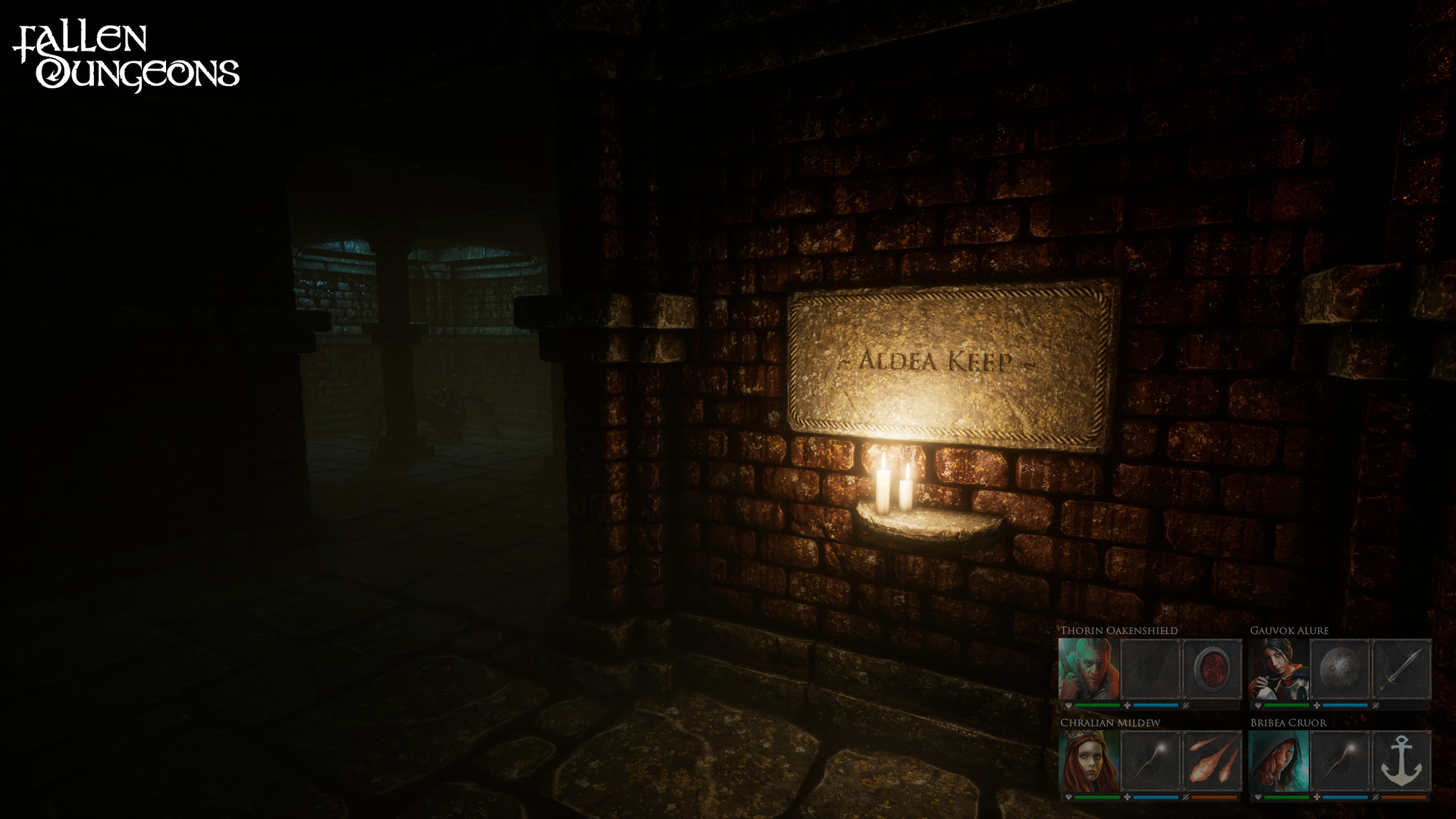Select Gauvok Alure's shield icon
The height and width of the screenshot is (819, 1456).
[1338, 669]
